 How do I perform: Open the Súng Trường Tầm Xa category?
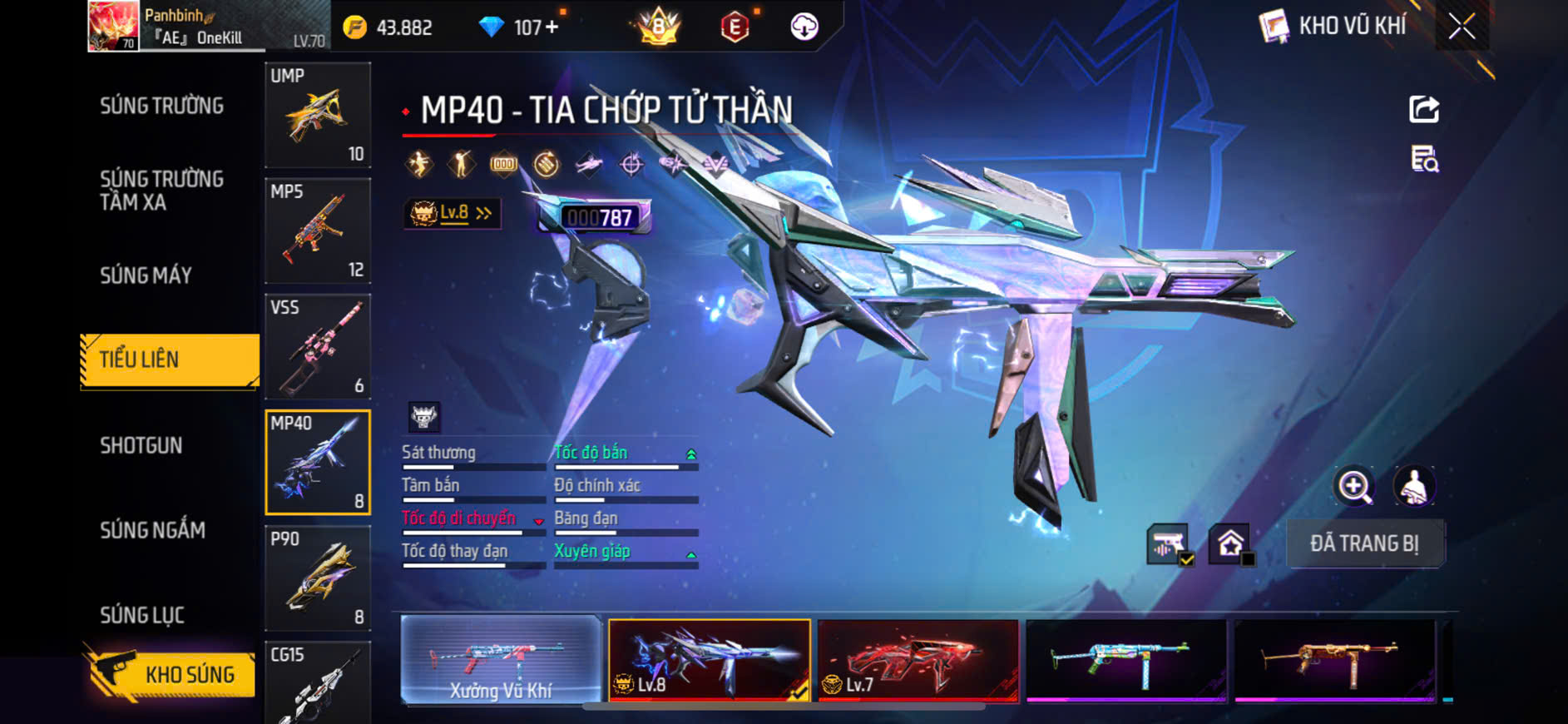coord(162,191)
